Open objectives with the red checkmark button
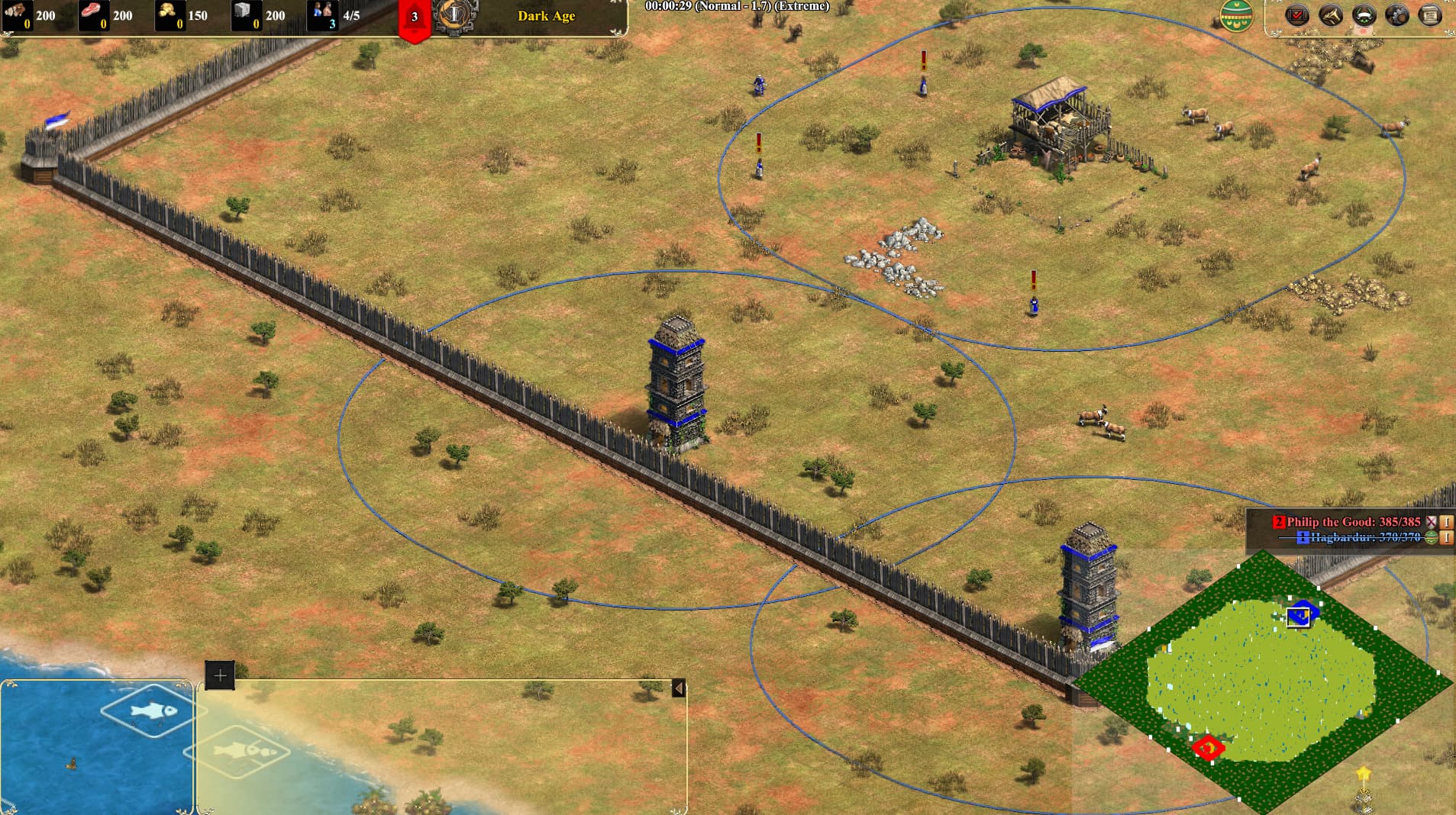The height and width of the screenshot is (815, 1456). [x=1296, y=14]
